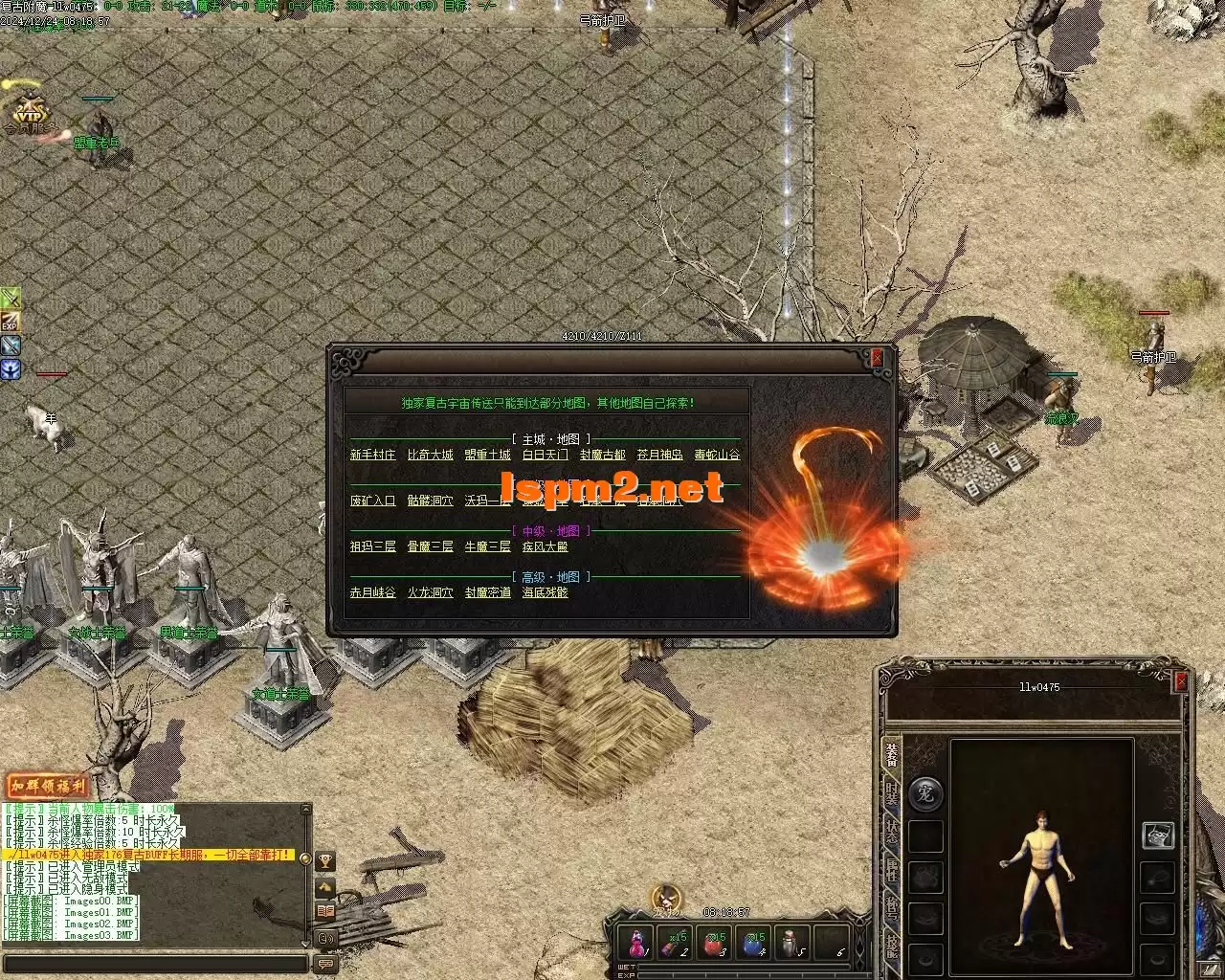1225x980 pixels.
Task: Use the pink potion in hotbar slot 1
Action: (635, 943)
